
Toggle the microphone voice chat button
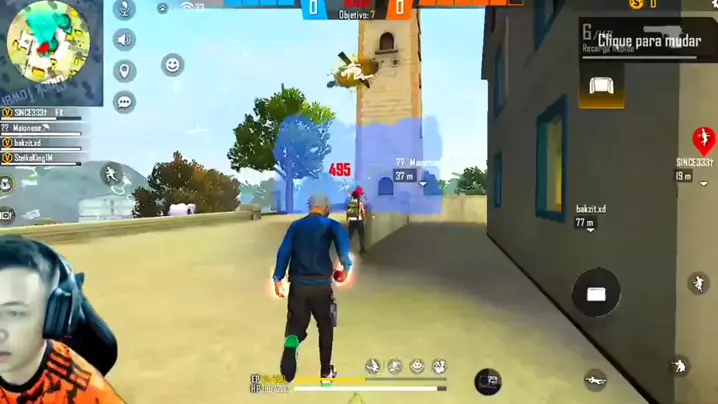125,10
